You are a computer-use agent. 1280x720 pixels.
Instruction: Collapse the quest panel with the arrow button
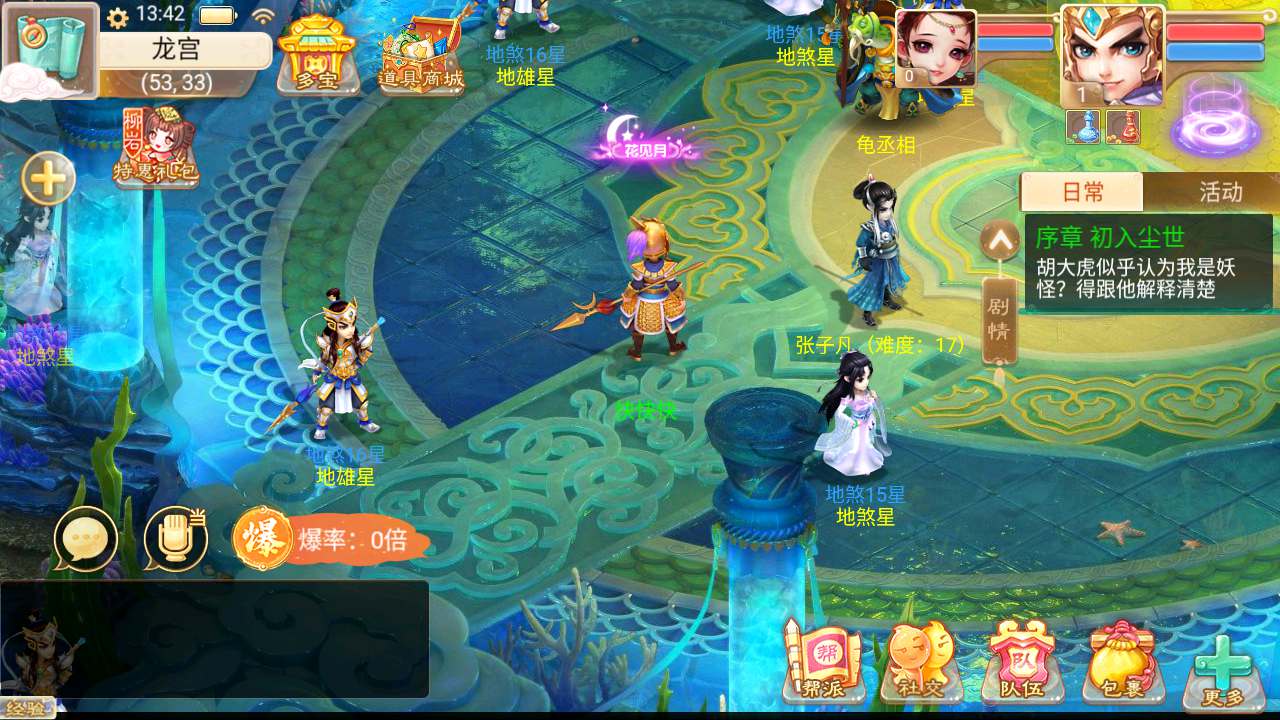point(999,240)
